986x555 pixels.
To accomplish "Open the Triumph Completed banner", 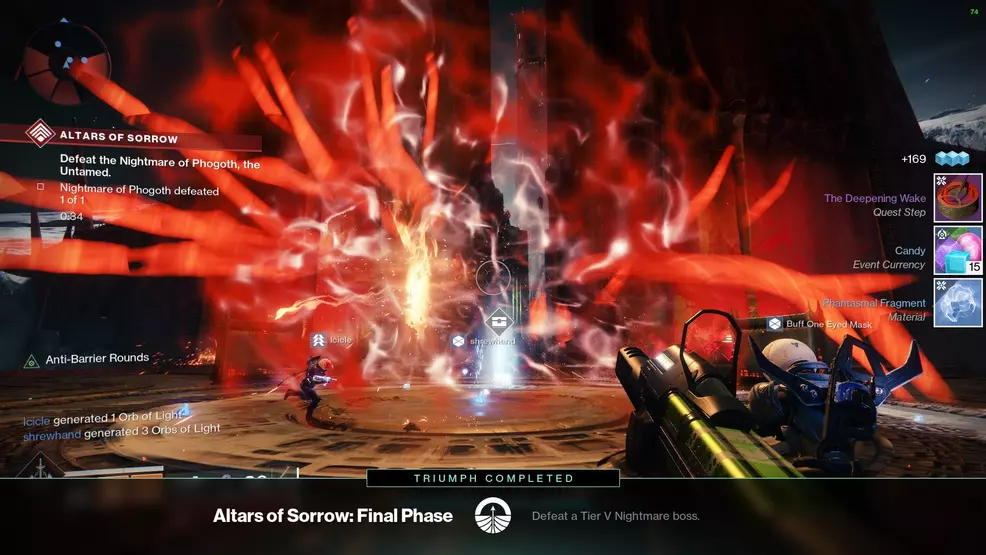I will 493,479.
